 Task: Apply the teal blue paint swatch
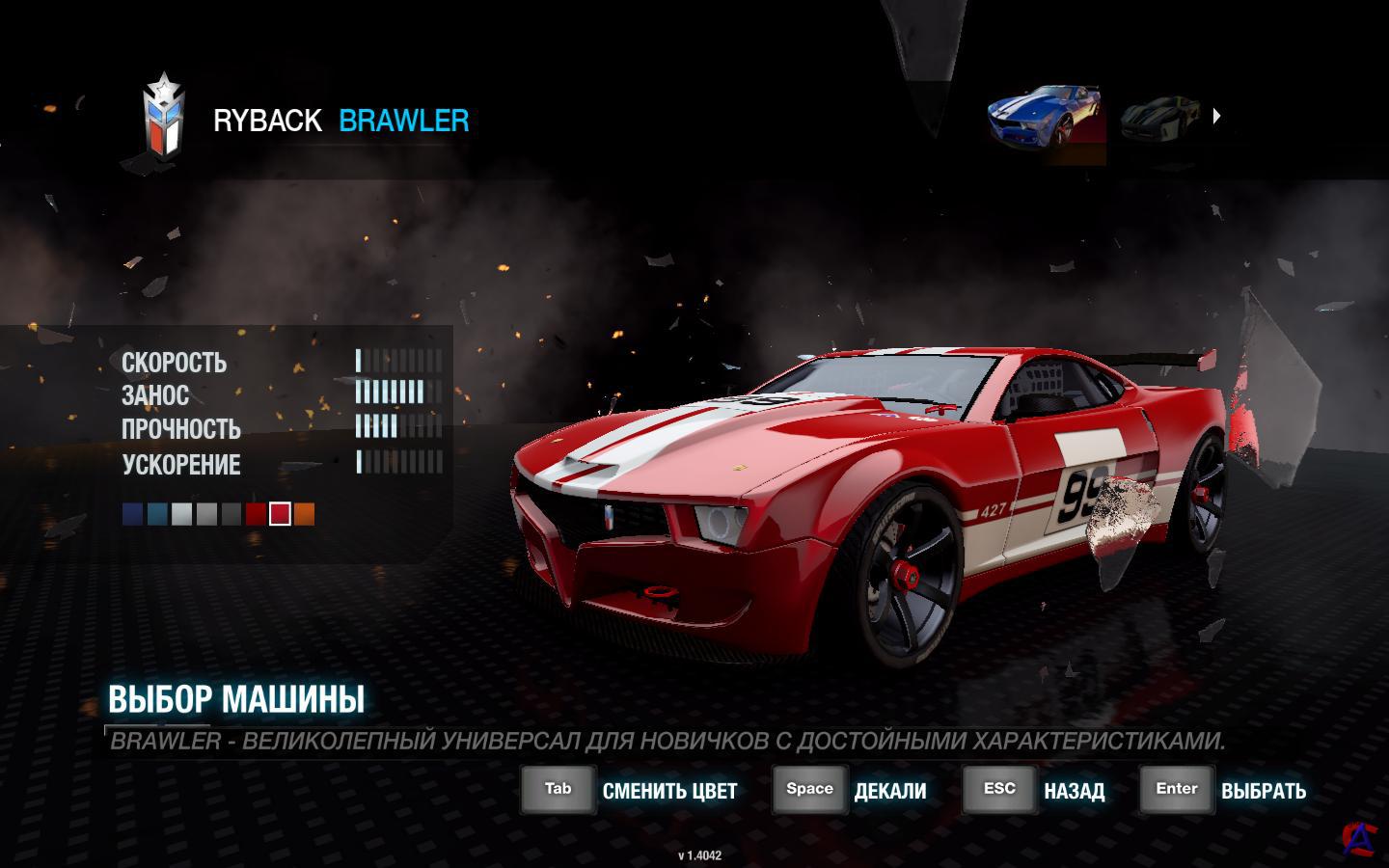(157, 514)
